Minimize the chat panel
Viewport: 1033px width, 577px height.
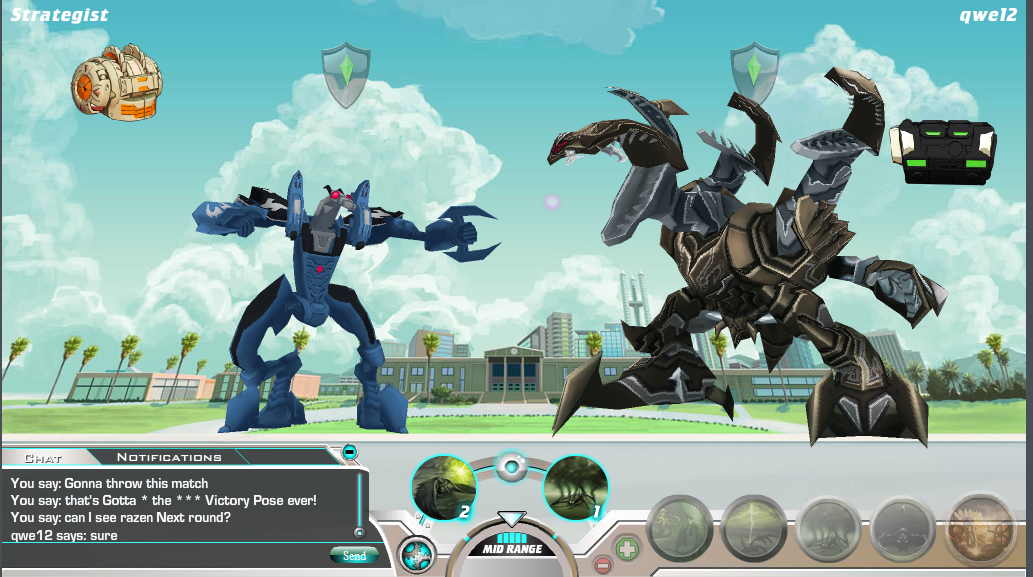(349, 452)
